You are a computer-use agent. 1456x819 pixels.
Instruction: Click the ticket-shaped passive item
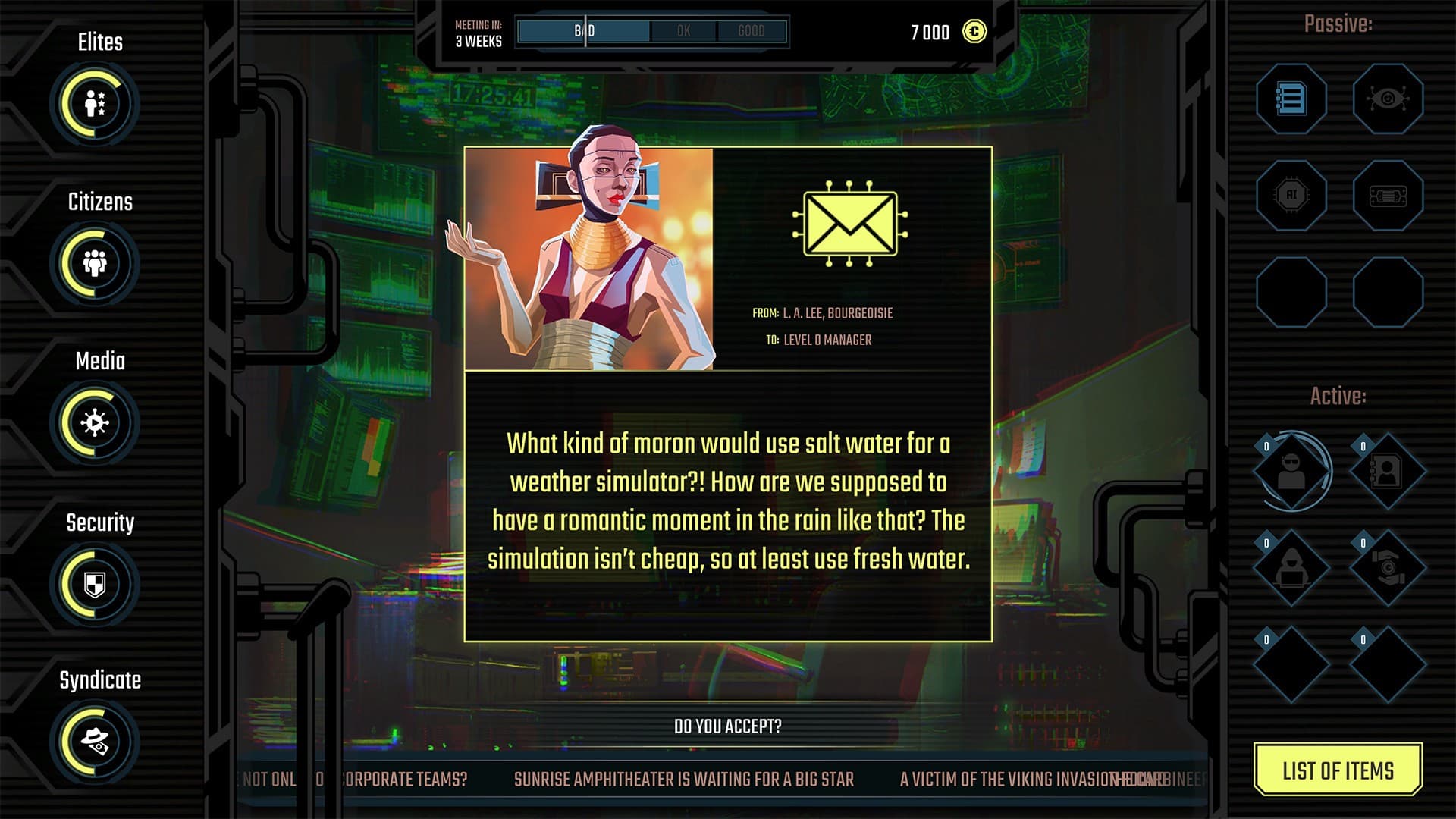point(1388,196)
